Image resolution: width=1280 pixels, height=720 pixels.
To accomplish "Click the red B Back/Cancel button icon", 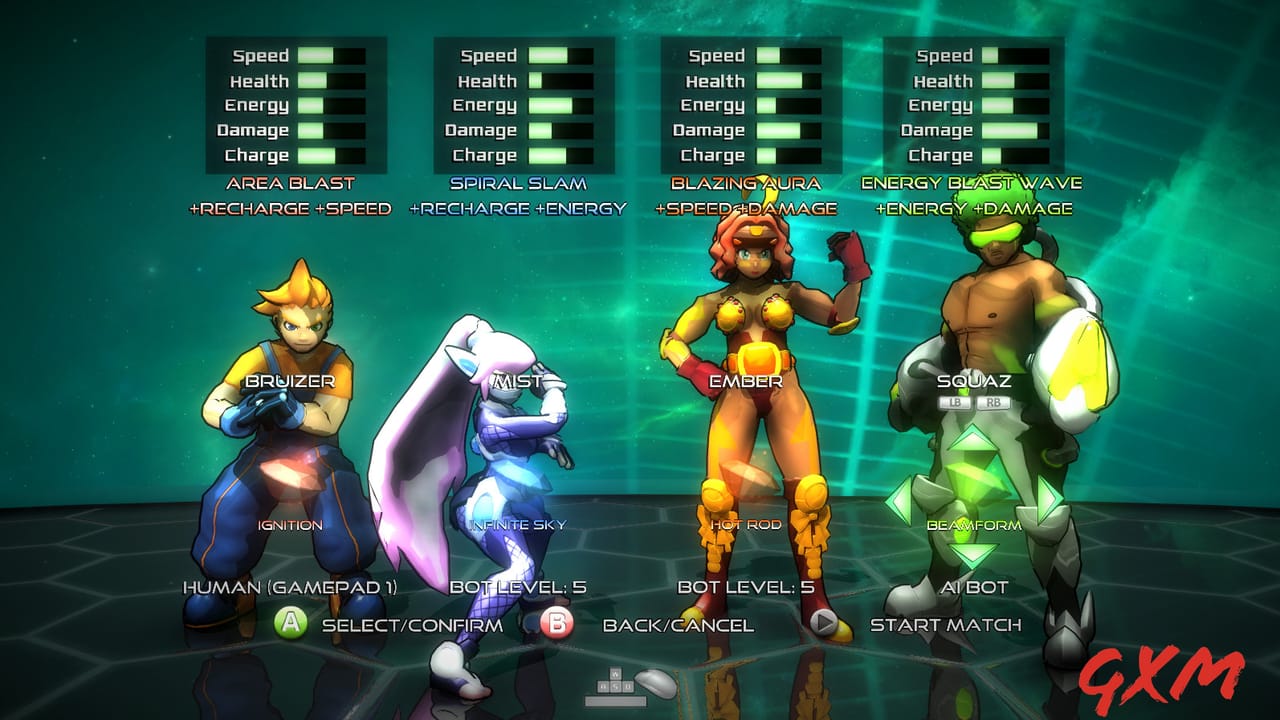I will [555, 624].
